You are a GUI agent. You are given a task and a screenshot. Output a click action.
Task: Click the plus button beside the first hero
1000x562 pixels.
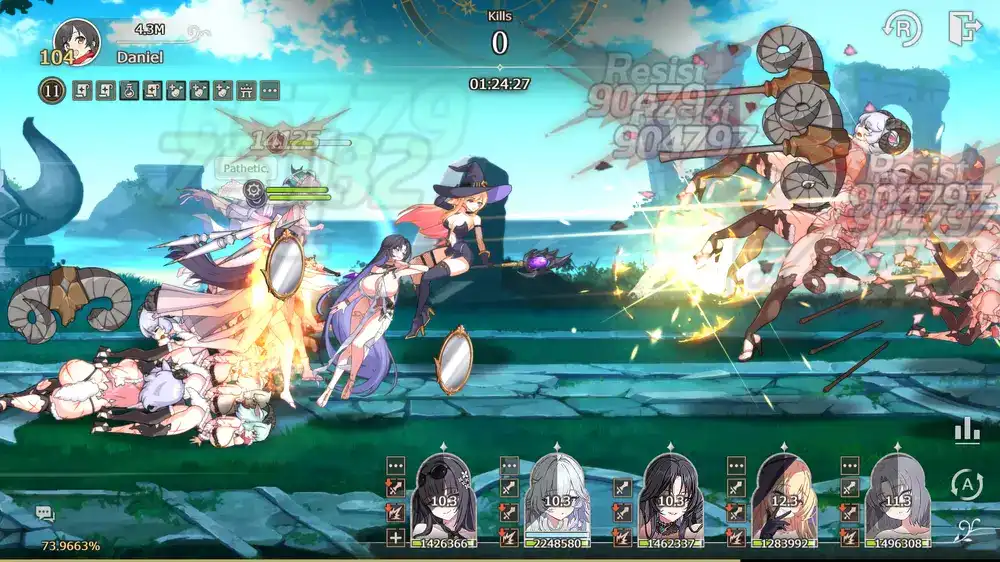pos(396,537)
